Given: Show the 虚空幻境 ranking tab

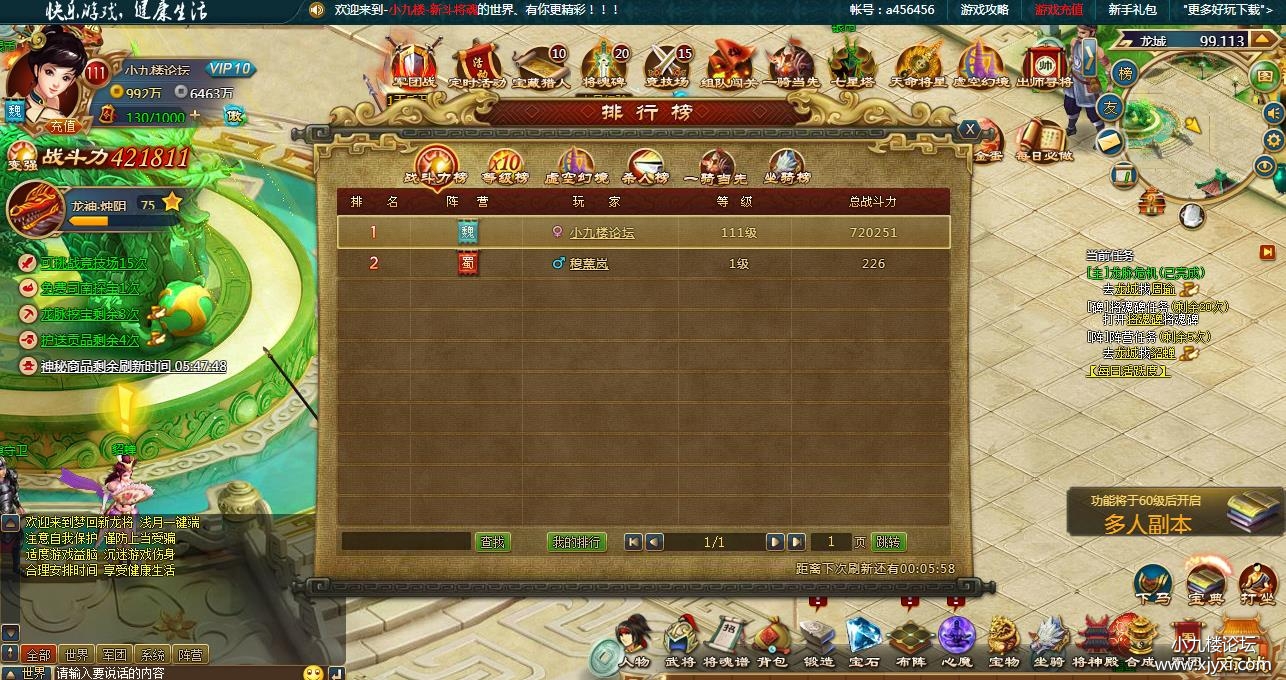Looking at the screenshot, I should (576, 166).
